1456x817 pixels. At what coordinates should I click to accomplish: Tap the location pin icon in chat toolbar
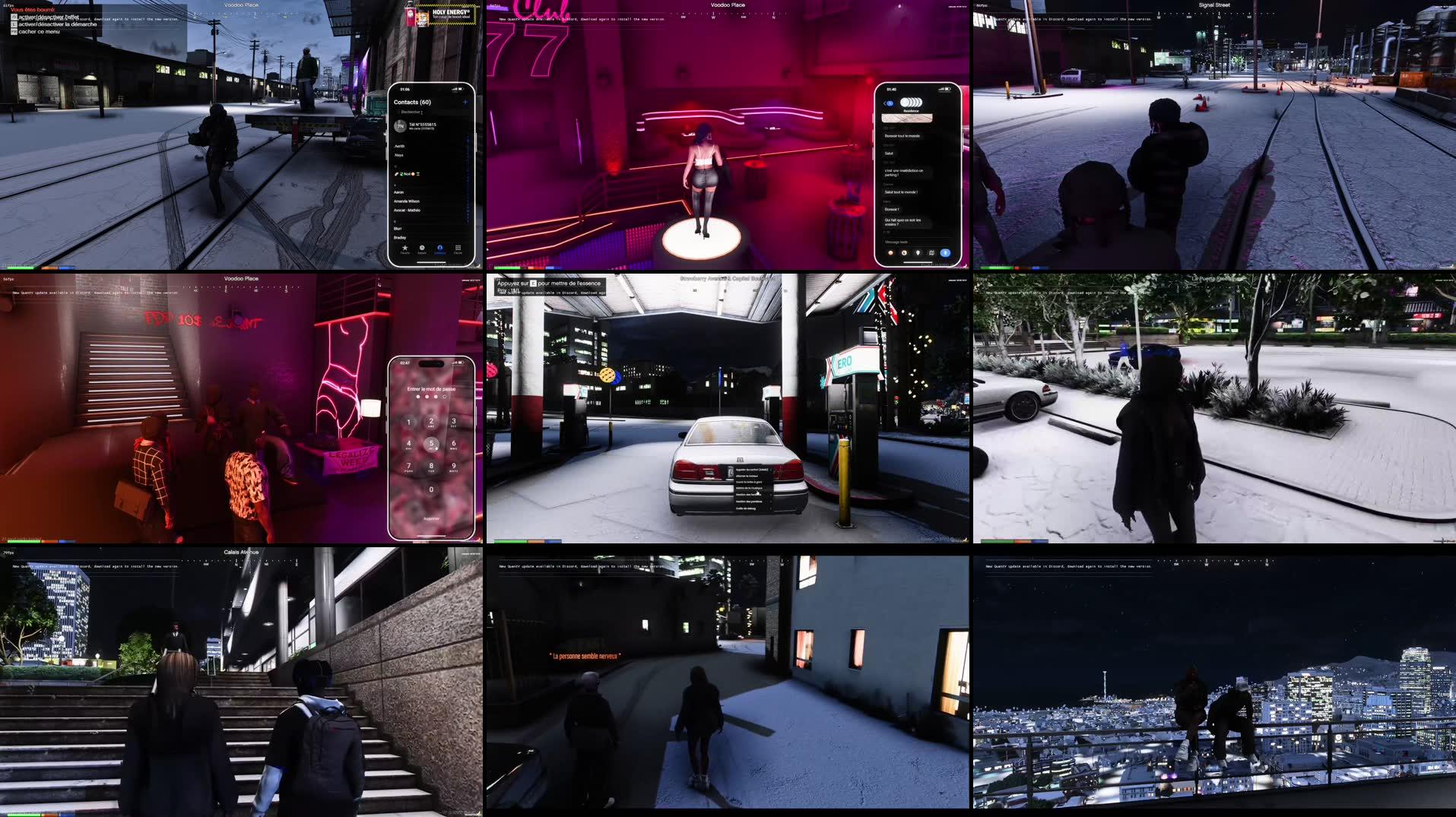point(918,252)
